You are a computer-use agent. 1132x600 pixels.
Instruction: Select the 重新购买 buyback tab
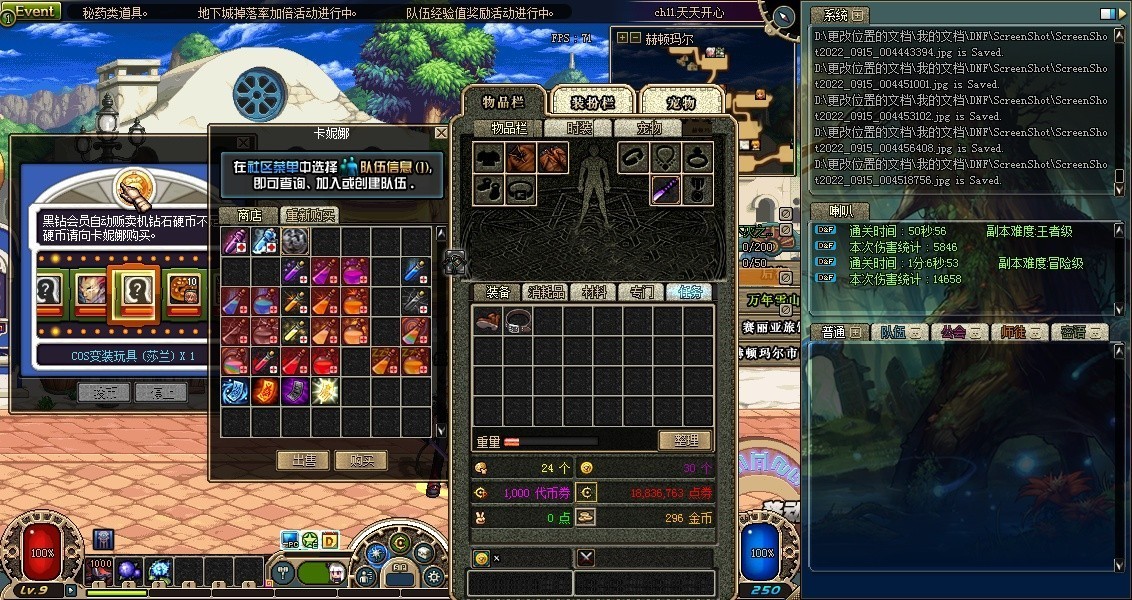[309, 215]
